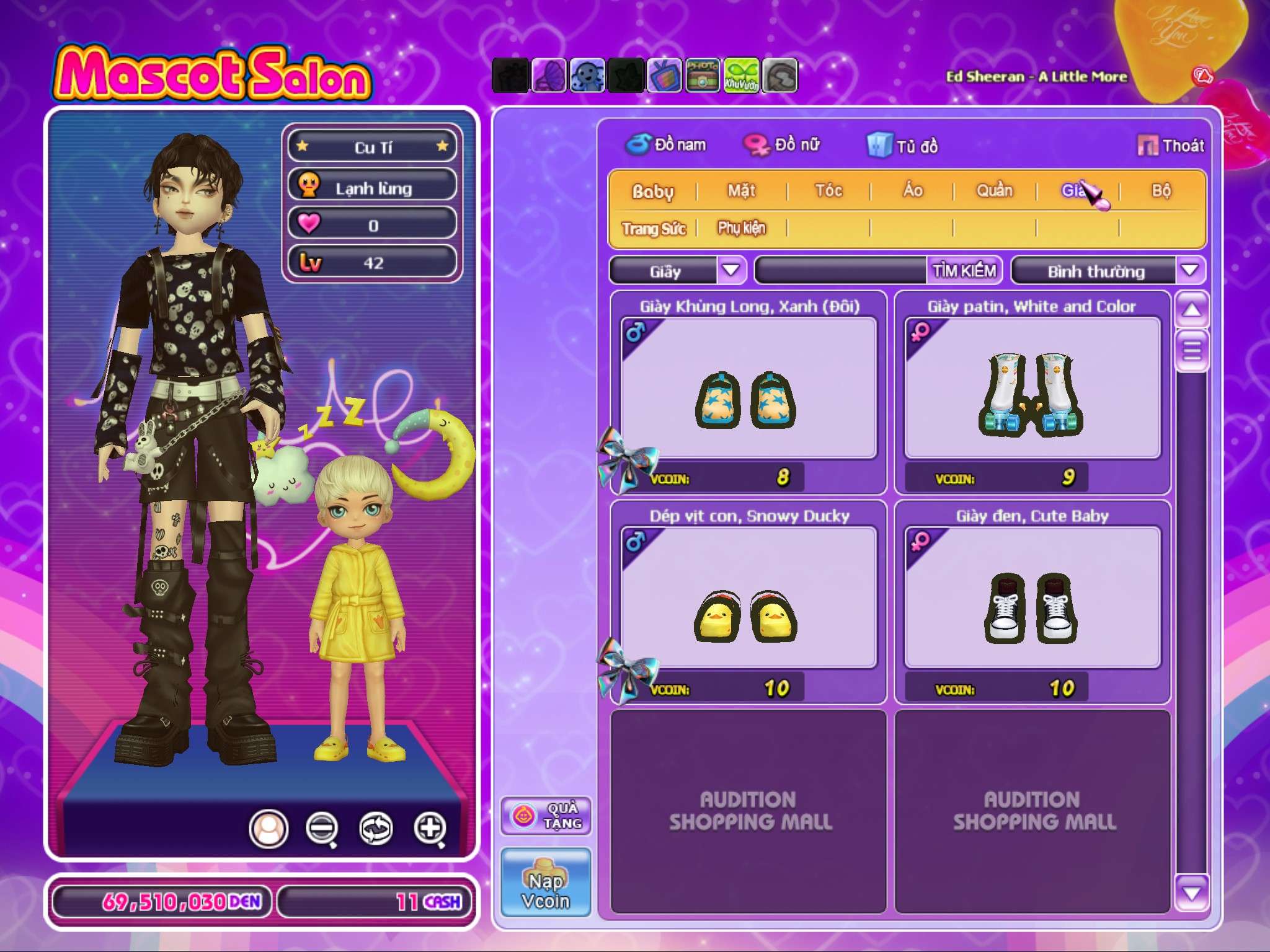The height and width of the screenshot is (952, 1270).
Task: Select the Baby category tab
Action: [x=652, y=191]
